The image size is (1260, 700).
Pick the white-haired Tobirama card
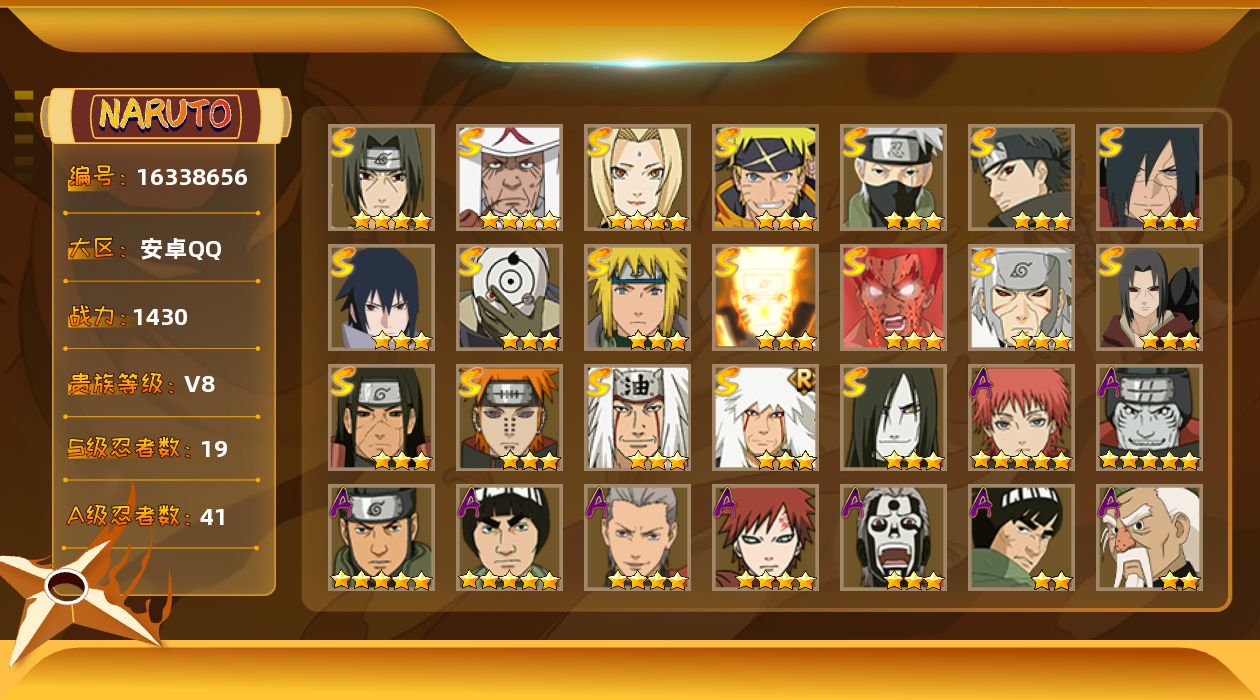pyautogui.click(x=1021, y=298)
